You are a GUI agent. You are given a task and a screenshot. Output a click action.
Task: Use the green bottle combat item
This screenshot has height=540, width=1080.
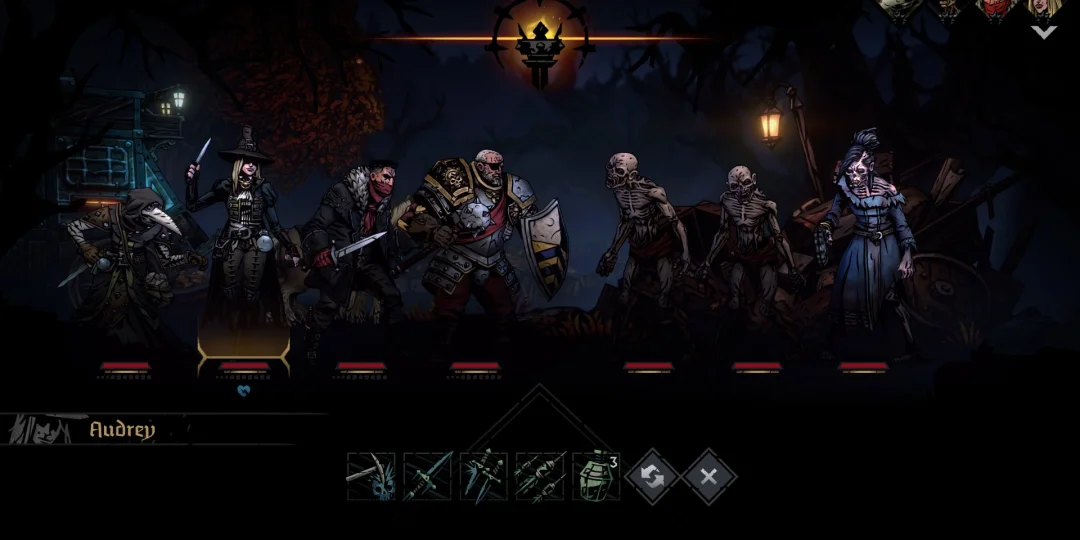pyautogui.click(x=596, y=477)
